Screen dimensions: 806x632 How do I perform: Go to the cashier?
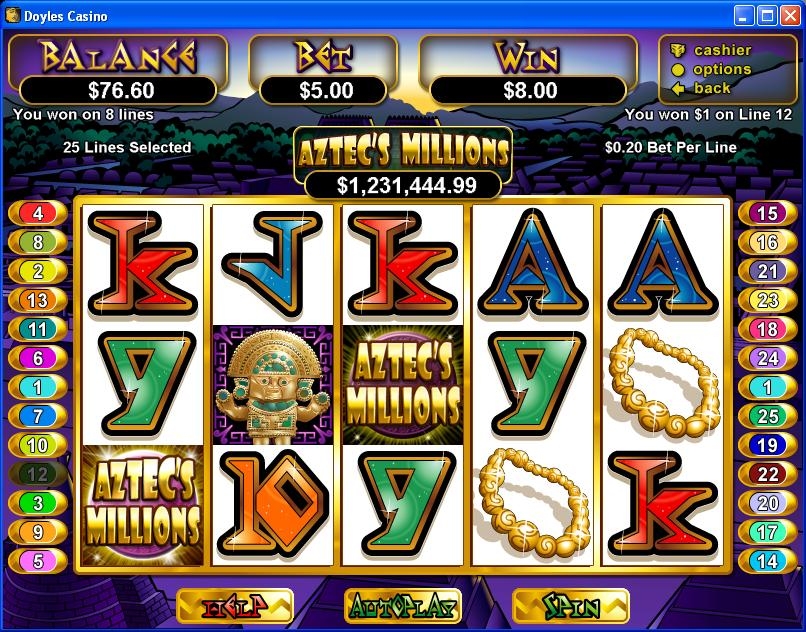coord(722,50)
